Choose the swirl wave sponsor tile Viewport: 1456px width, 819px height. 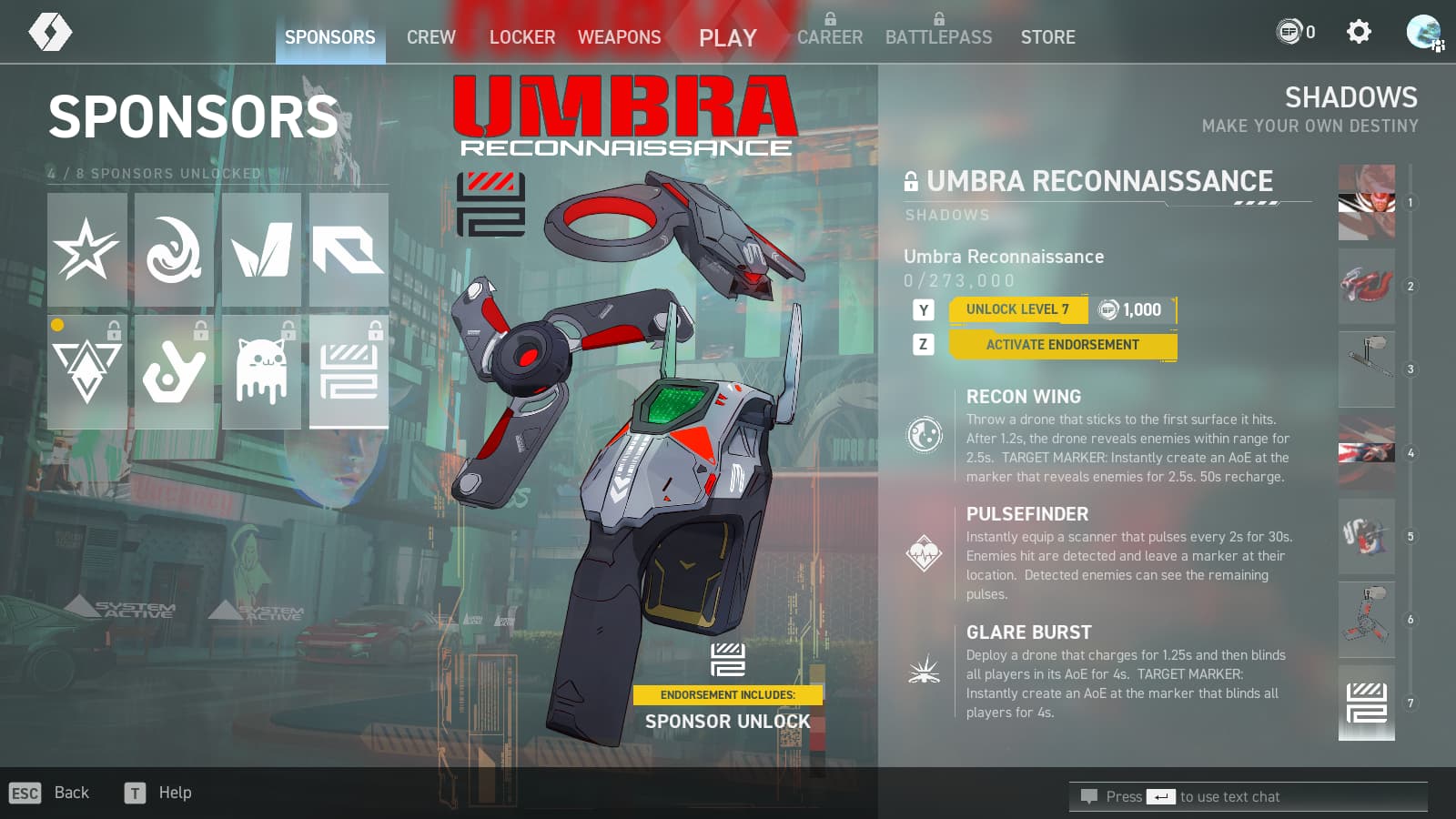tap(174, 249)
